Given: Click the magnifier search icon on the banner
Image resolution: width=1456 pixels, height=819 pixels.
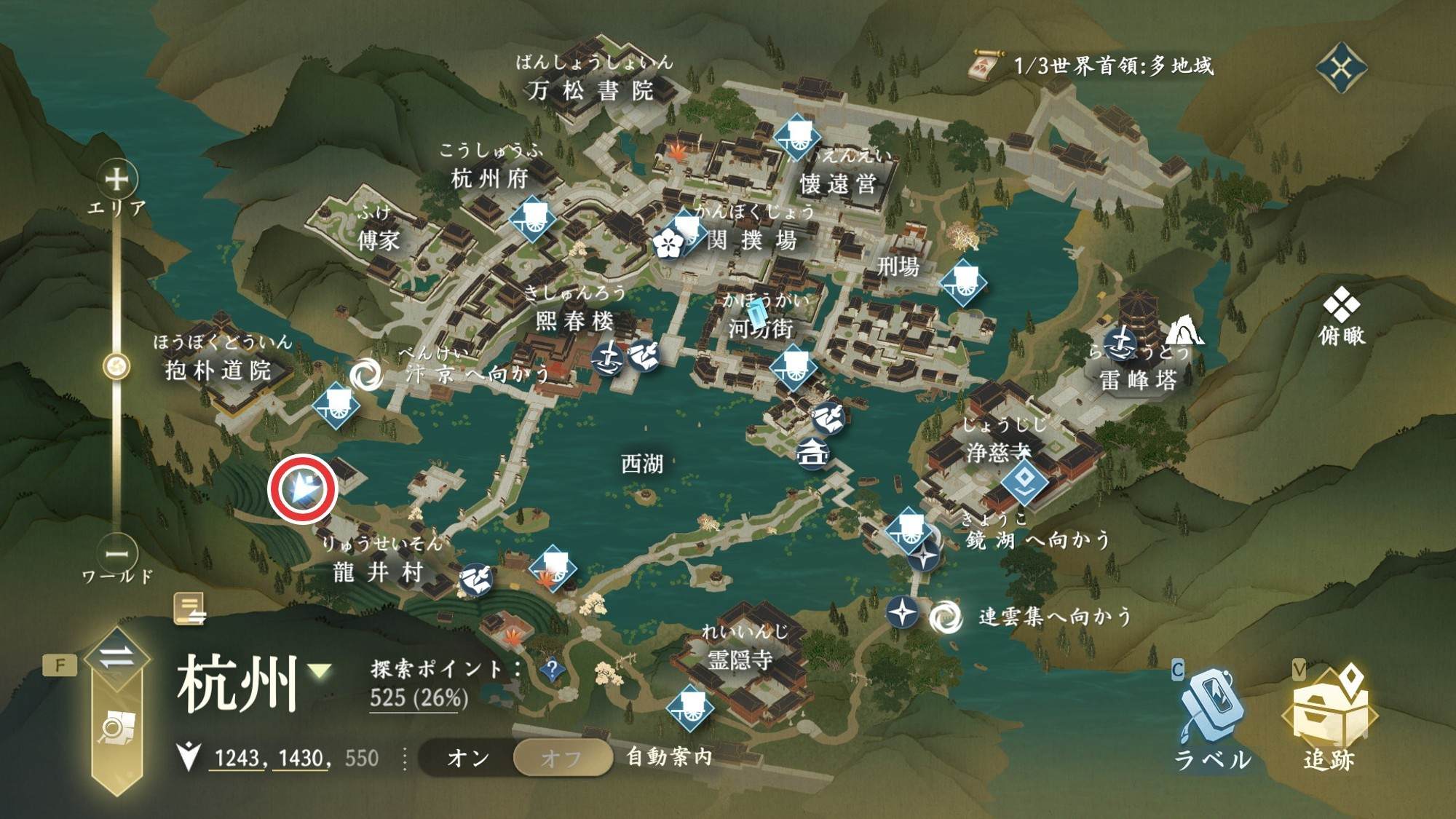Looking at the screenshot, I should (116, 727).
